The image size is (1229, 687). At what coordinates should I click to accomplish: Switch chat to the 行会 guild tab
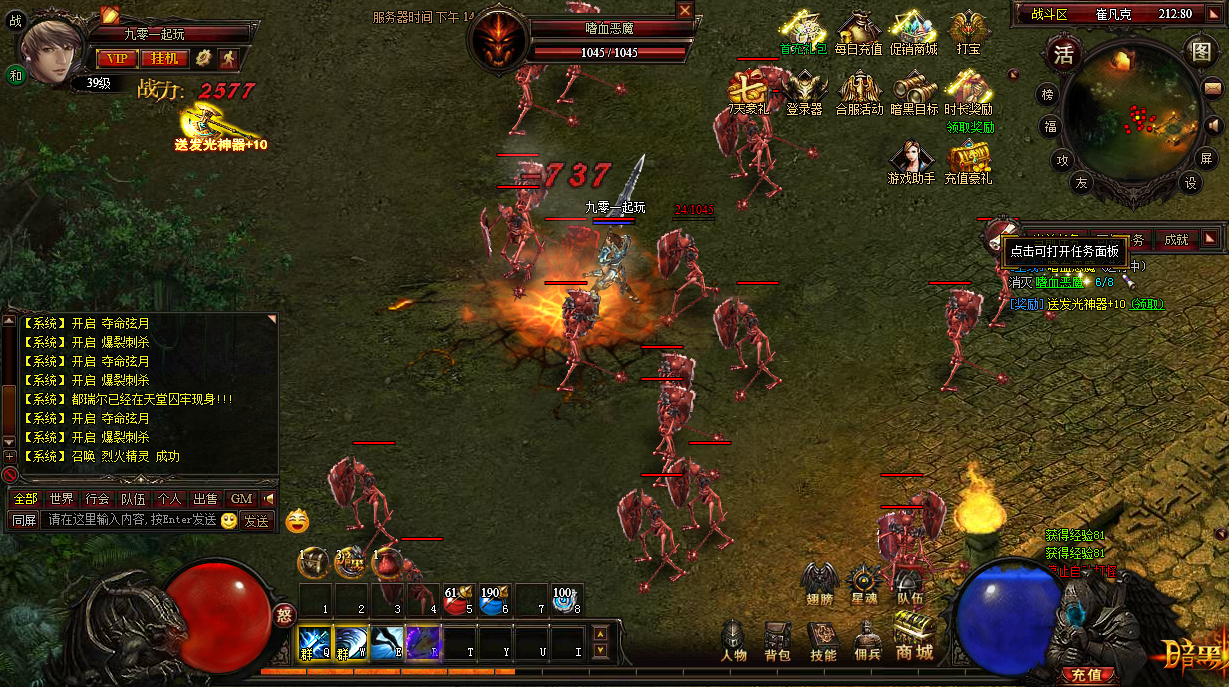[x=97, y=498]
